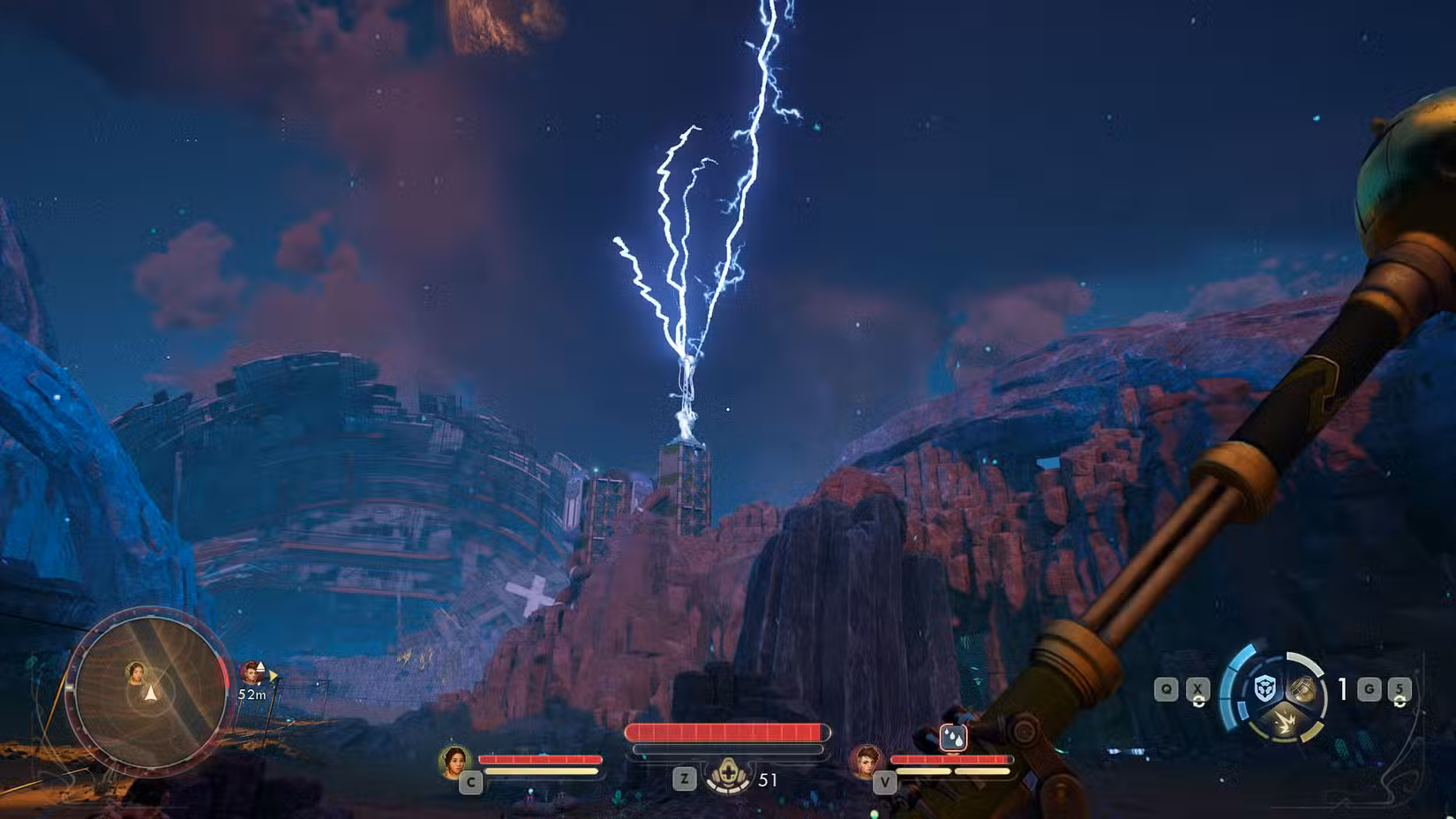Click the medkit counter showing 51

(x=767, y=778)
